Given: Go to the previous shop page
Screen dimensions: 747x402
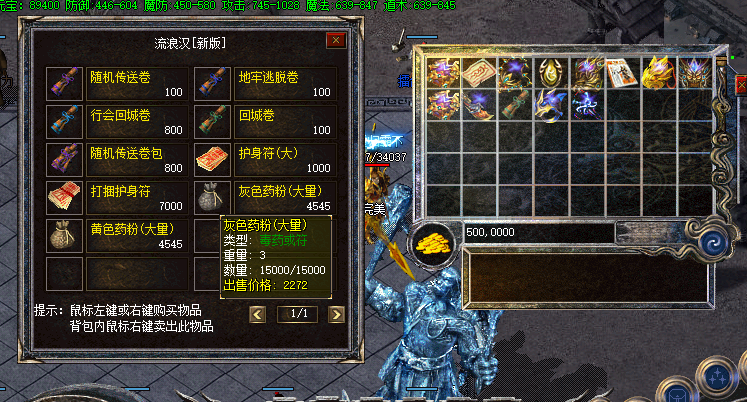Looking at the screenshot, I should click(x=258, y=314).
